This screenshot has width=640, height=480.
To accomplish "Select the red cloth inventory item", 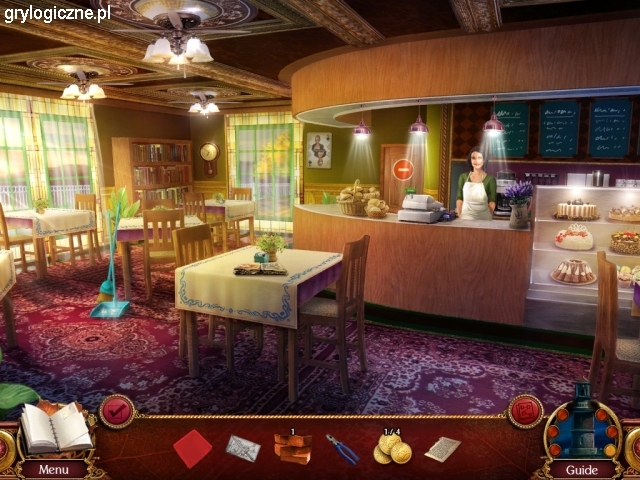I will pos(192,448).
